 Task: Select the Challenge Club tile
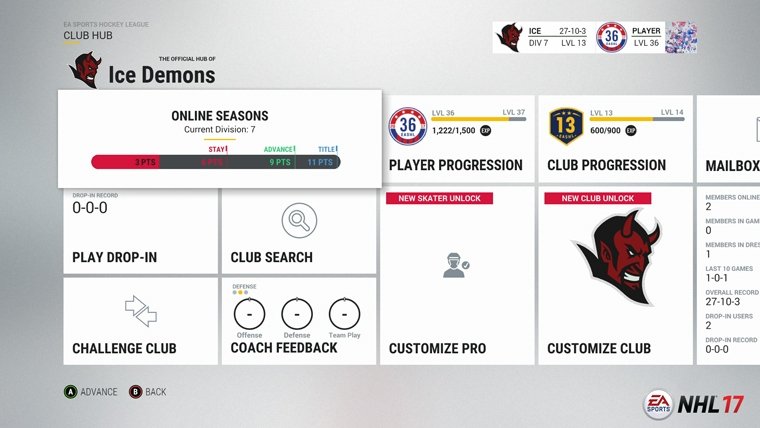point(140,320)
